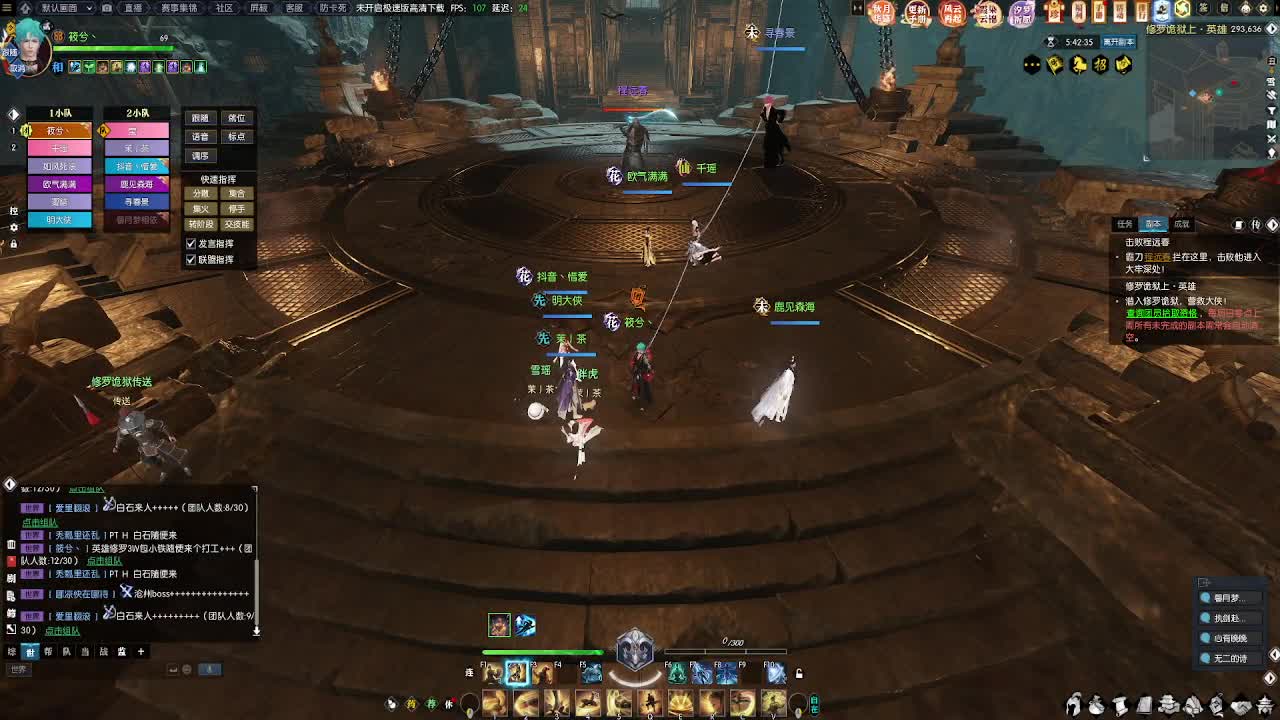Issue the 停手 stop attack command
The width and height of the screenshot is (1280, 720).
(236, 209)
